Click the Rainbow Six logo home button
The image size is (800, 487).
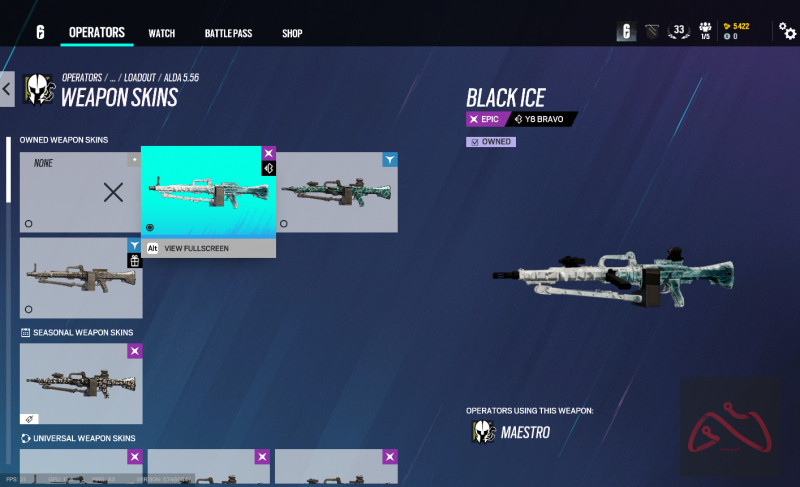coord(40,33)
